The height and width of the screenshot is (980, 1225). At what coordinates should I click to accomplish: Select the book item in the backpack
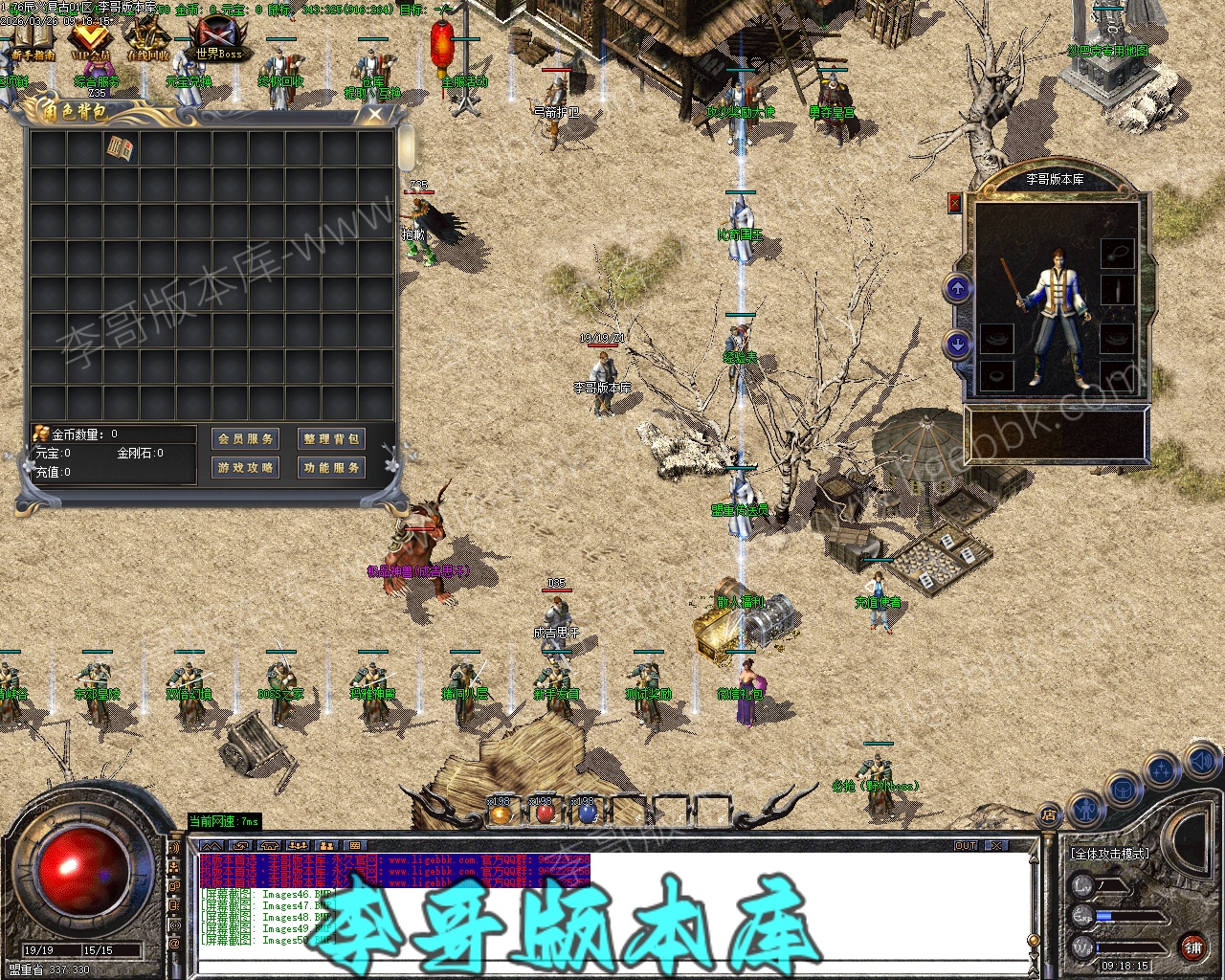pyautogui.click(x=121, y=148)
